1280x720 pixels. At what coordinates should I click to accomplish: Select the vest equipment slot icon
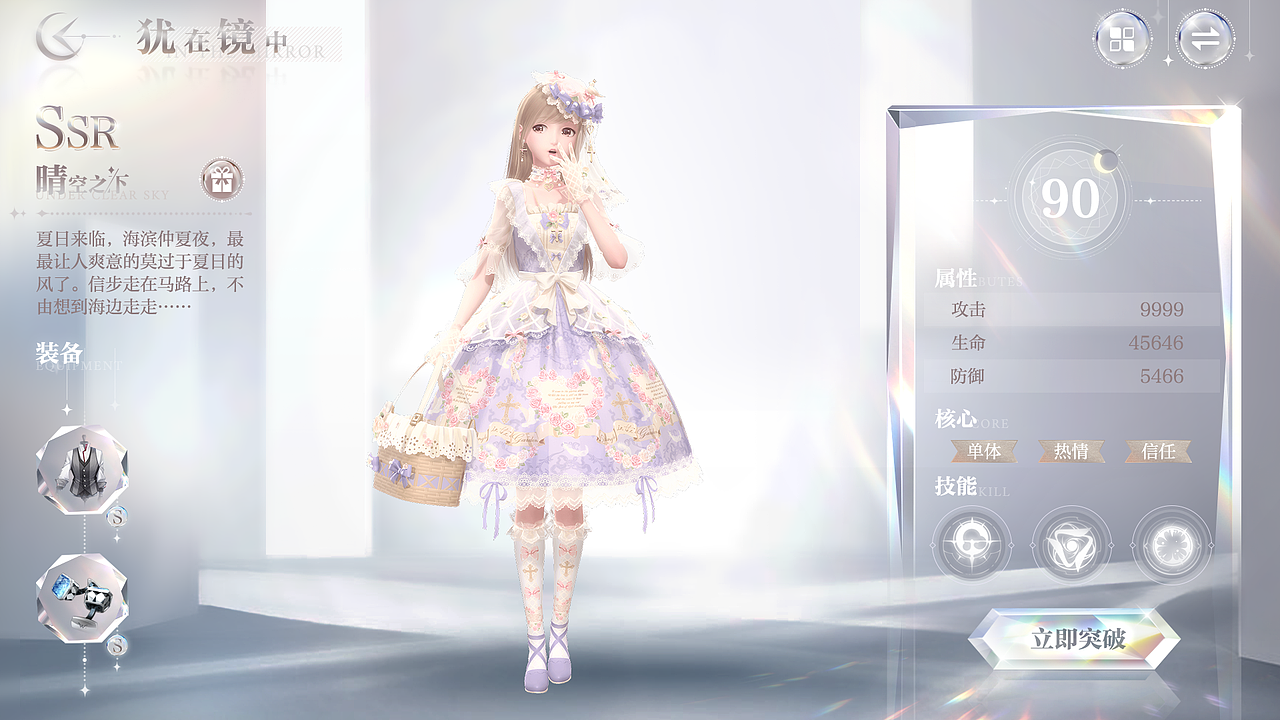[x=84, y=470]
